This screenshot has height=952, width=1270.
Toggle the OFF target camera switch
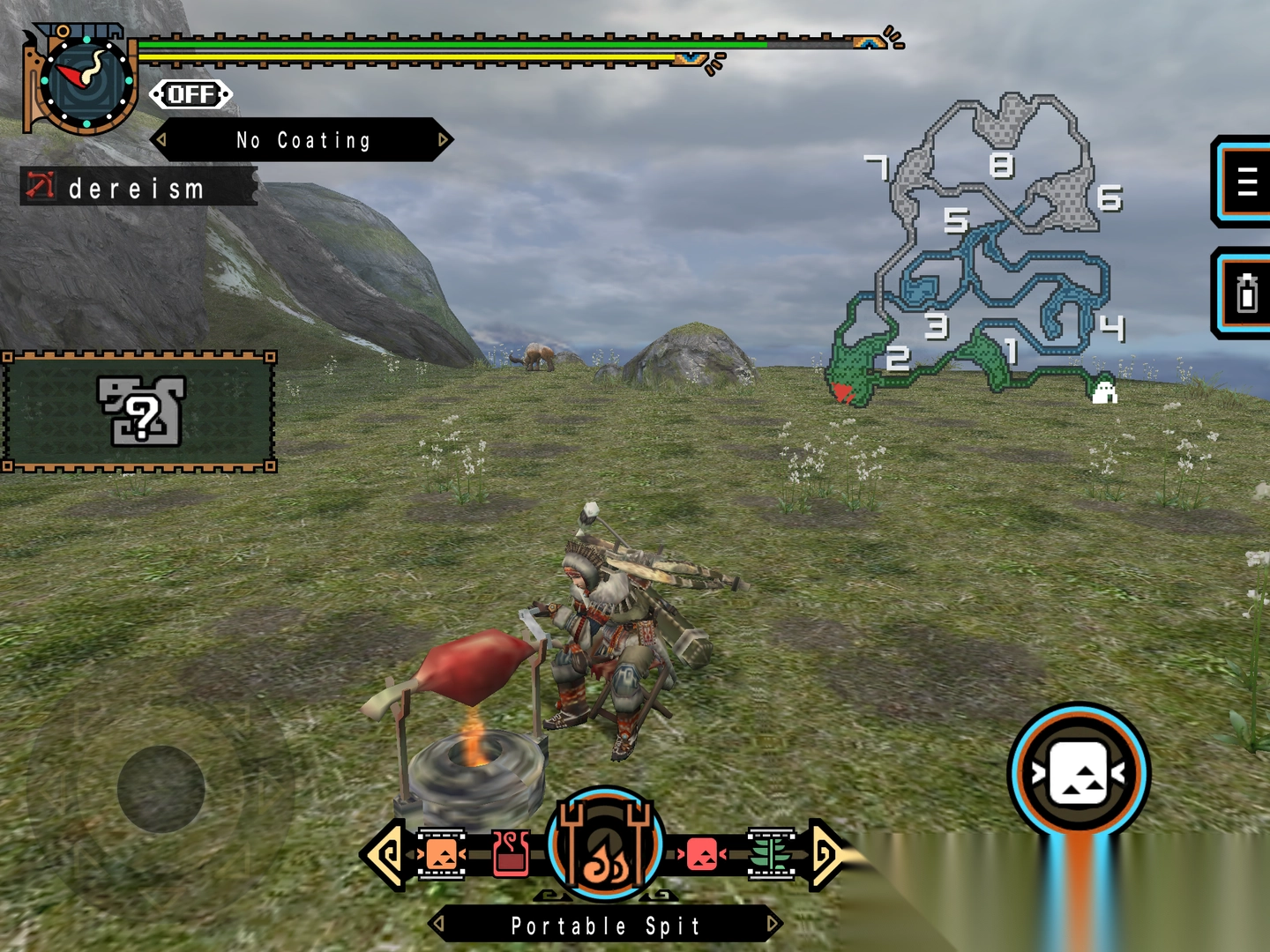pyautogui.click(x=190, y=94)
